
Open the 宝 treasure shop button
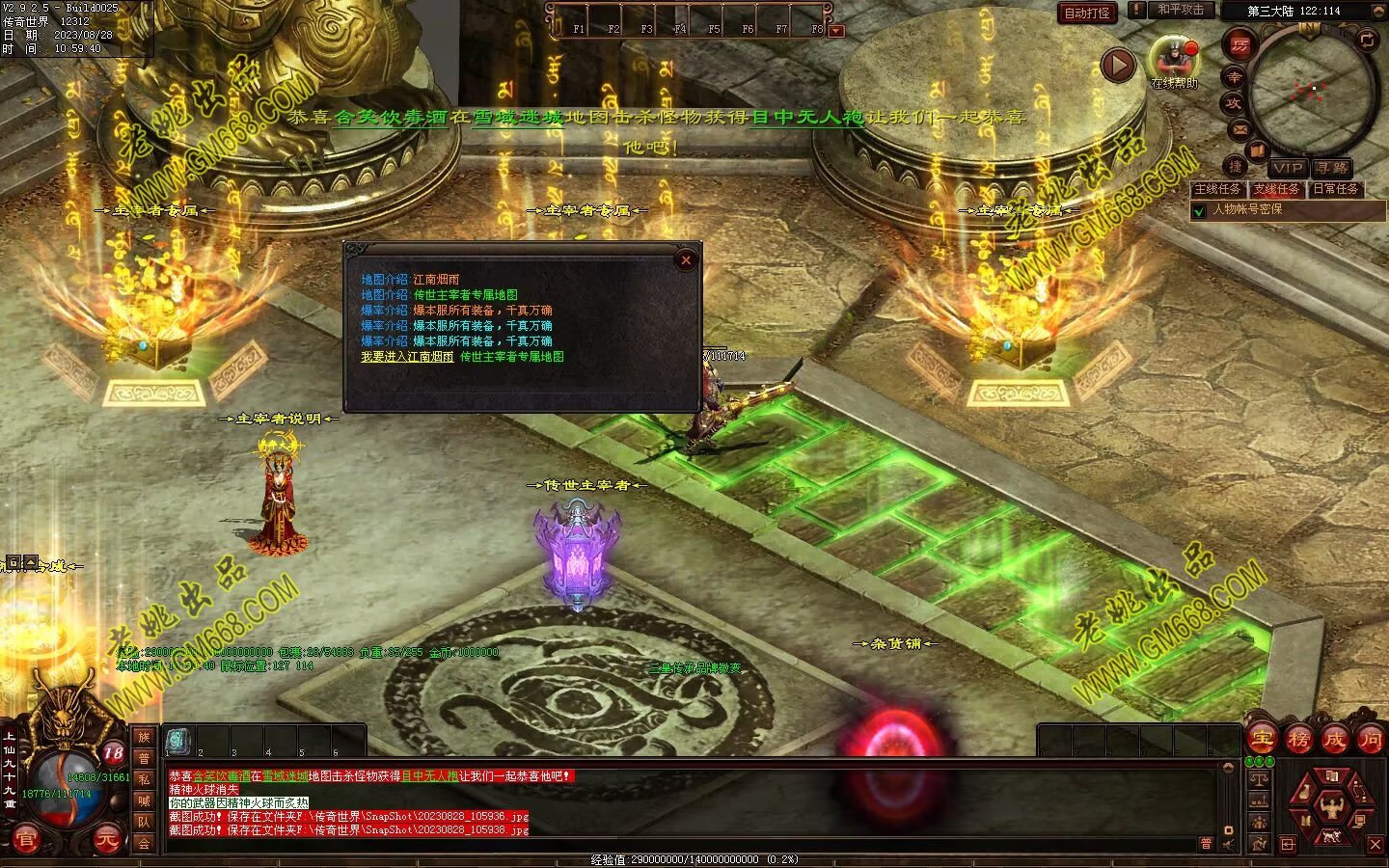1262,740
